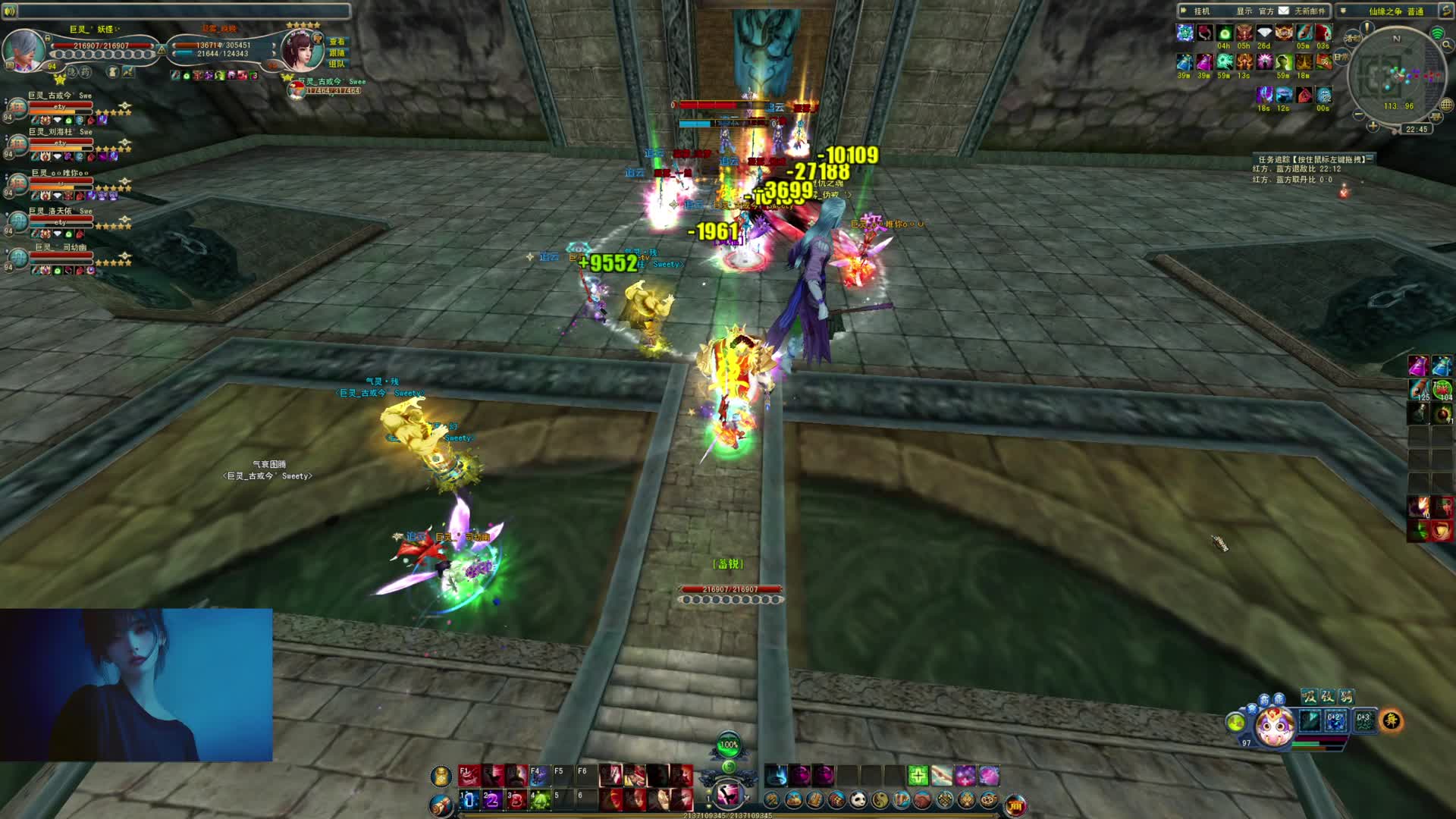The width and height of the screenshot is (1456, 819).
Task: Click the magnifier search icon on minimap
Action: (1446, 45)
